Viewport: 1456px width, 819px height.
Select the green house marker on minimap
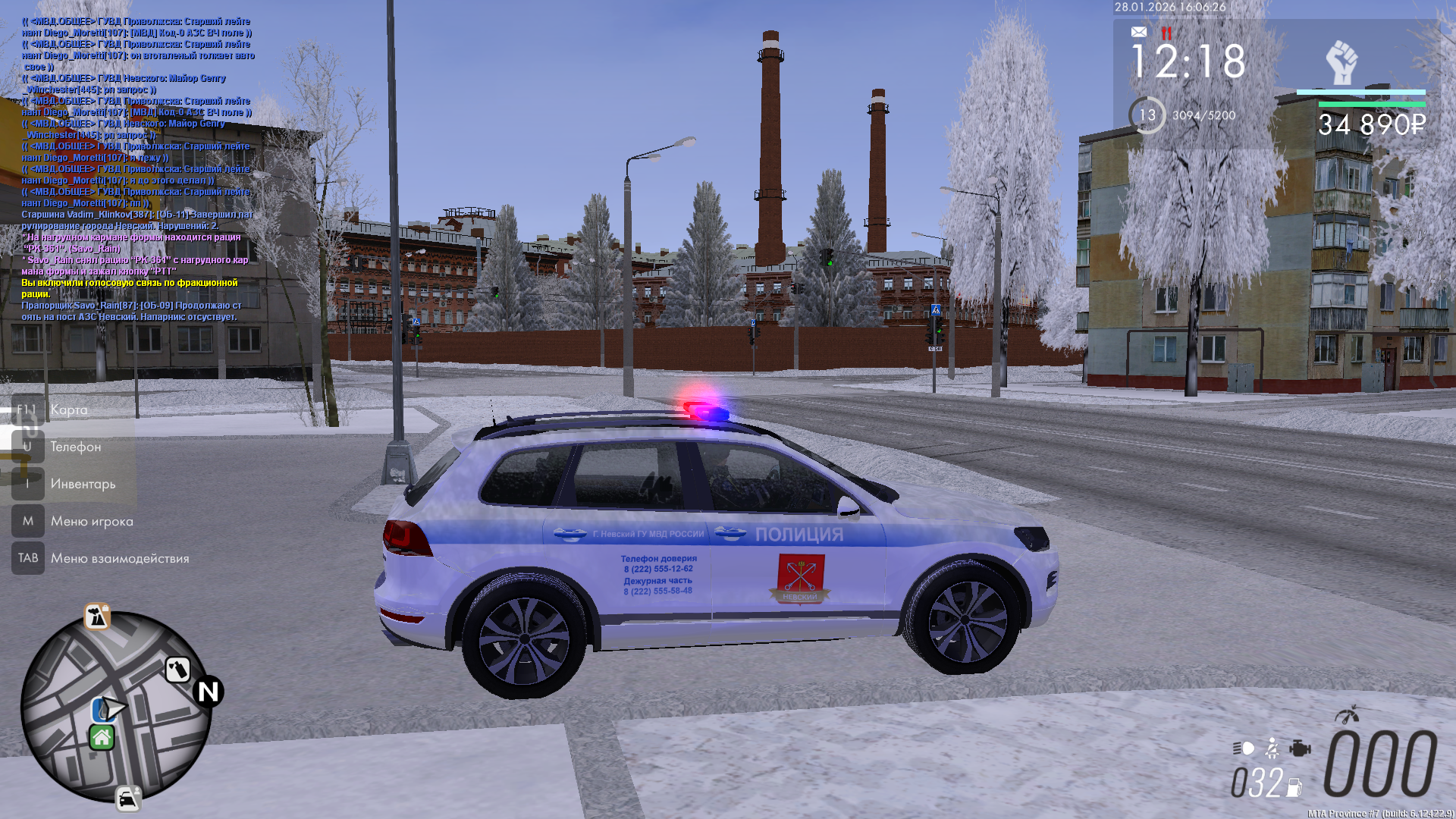[x=102, y=737]
